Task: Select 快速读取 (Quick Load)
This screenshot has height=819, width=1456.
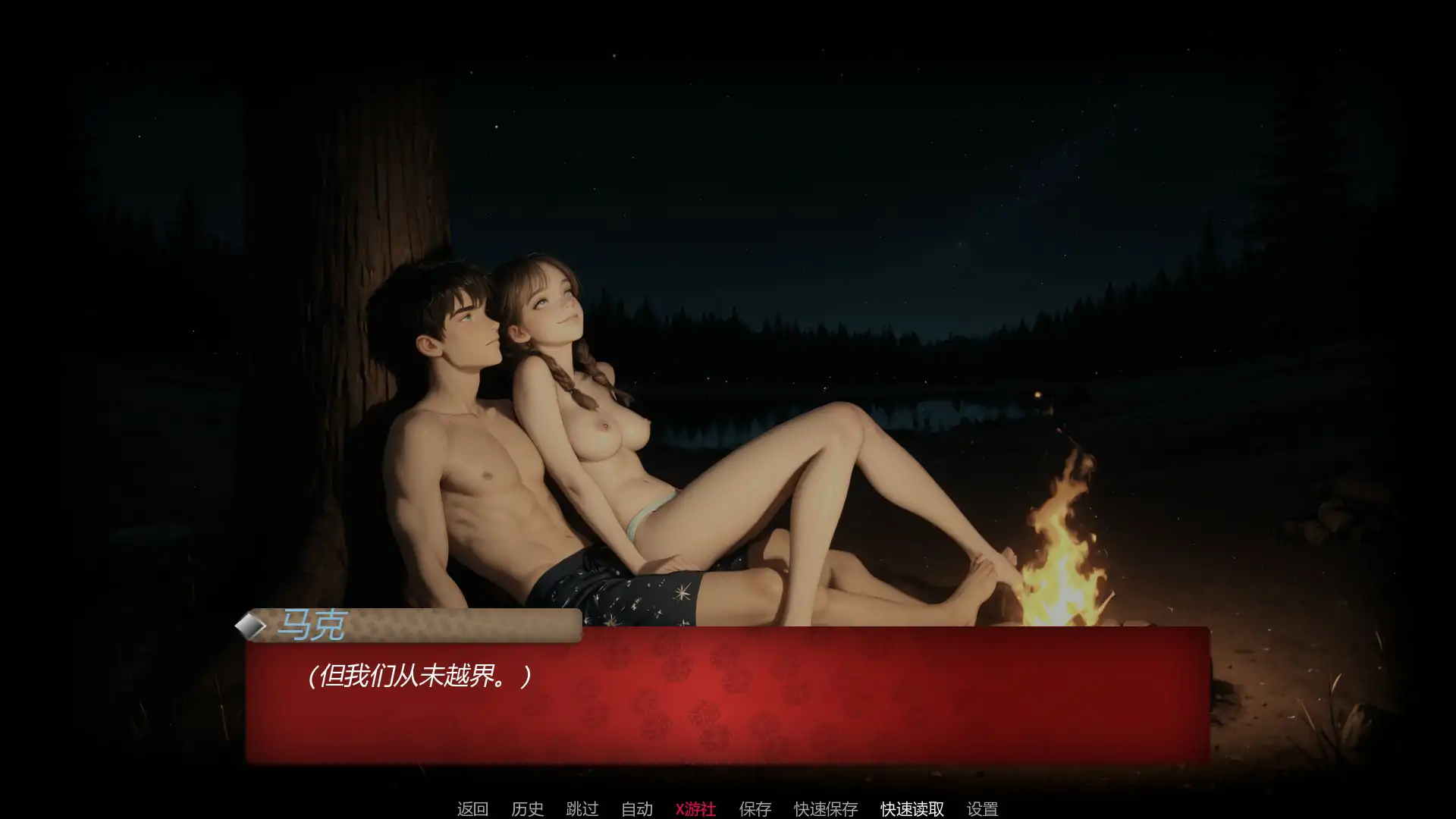Action: tap(912, 809)
